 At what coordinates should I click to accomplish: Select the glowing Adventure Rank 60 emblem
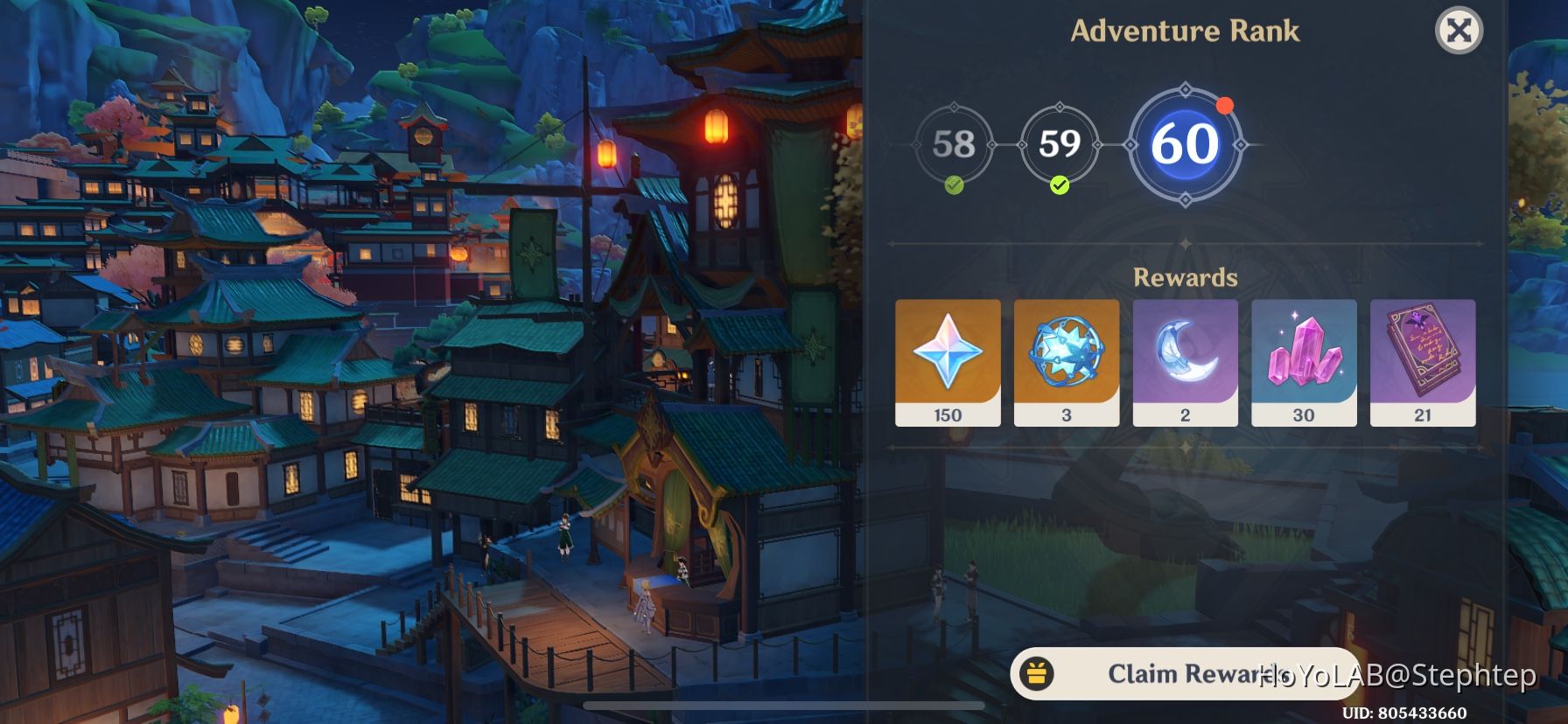1186,145
